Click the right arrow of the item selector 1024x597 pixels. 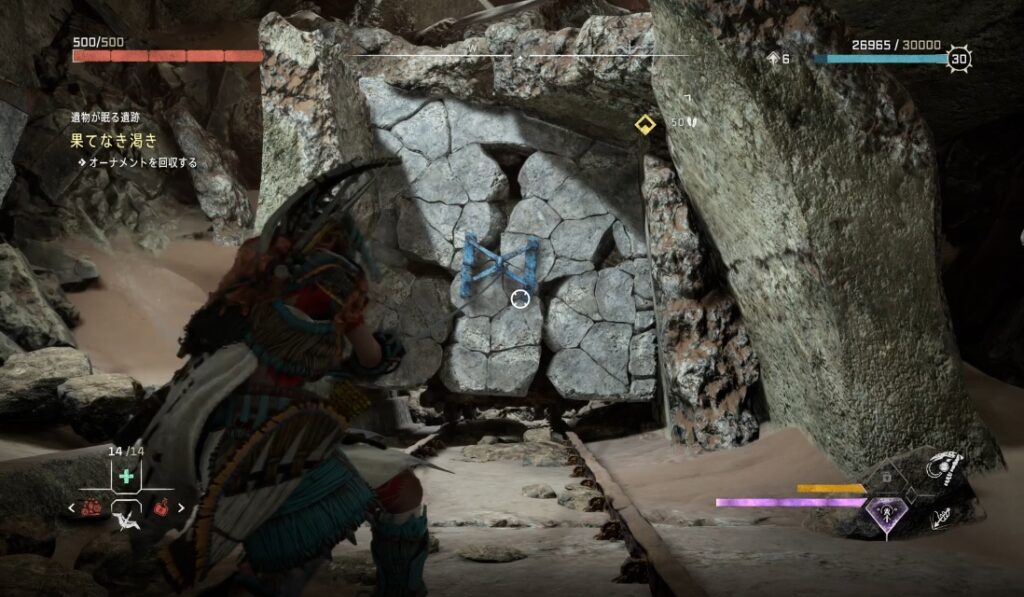181,508
